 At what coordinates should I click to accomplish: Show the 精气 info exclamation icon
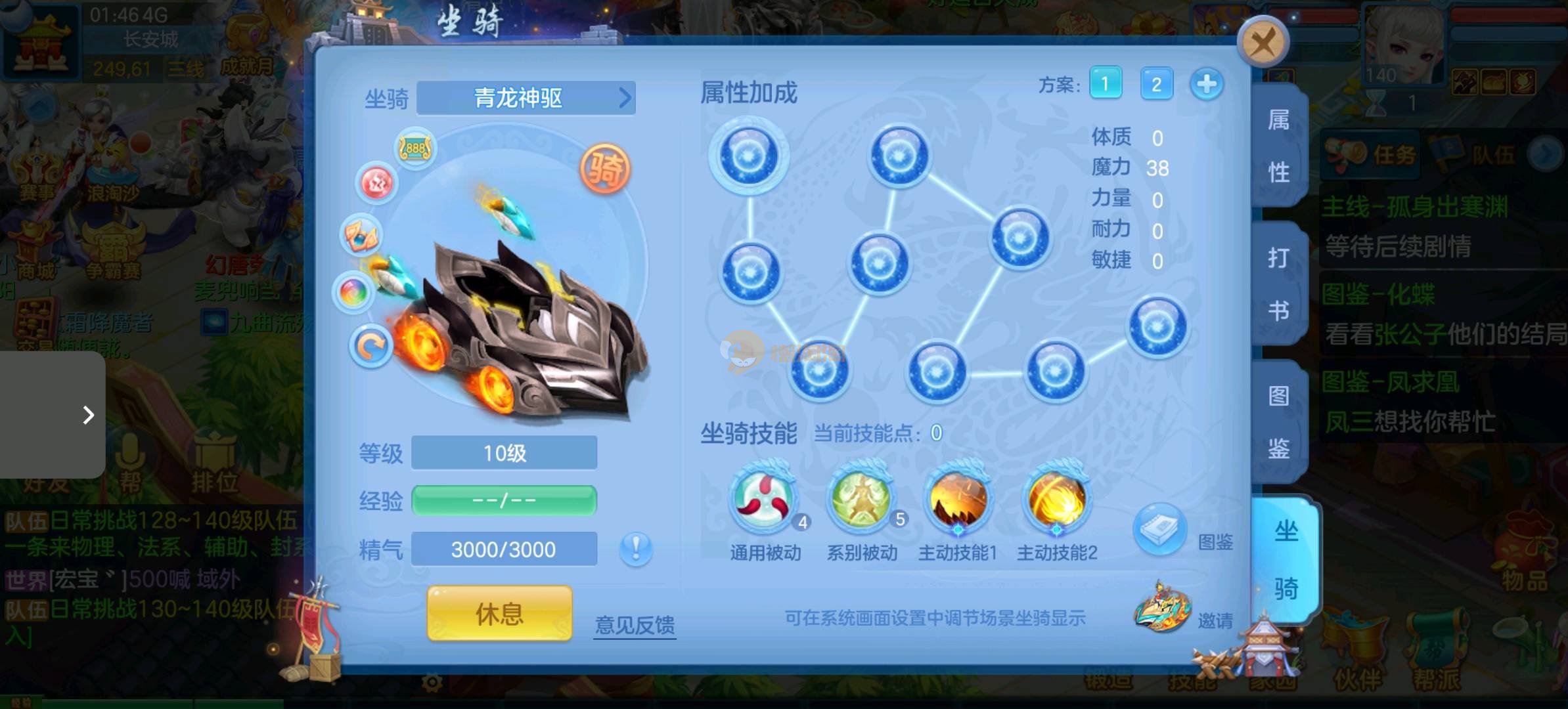coord(636,549)
